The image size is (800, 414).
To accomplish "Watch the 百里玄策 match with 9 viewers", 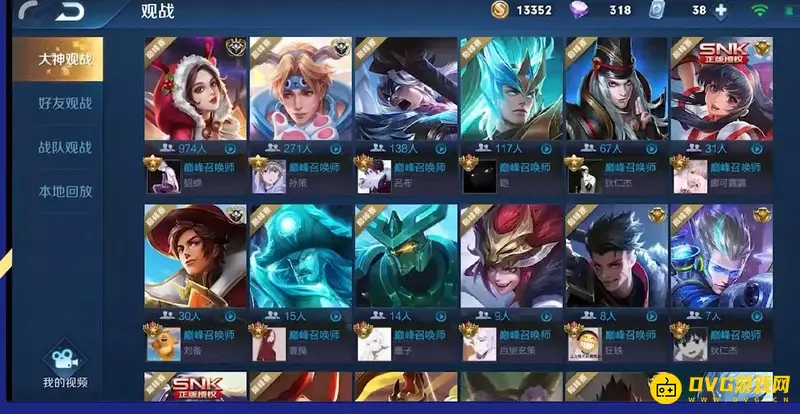I will tap(510, 258).
